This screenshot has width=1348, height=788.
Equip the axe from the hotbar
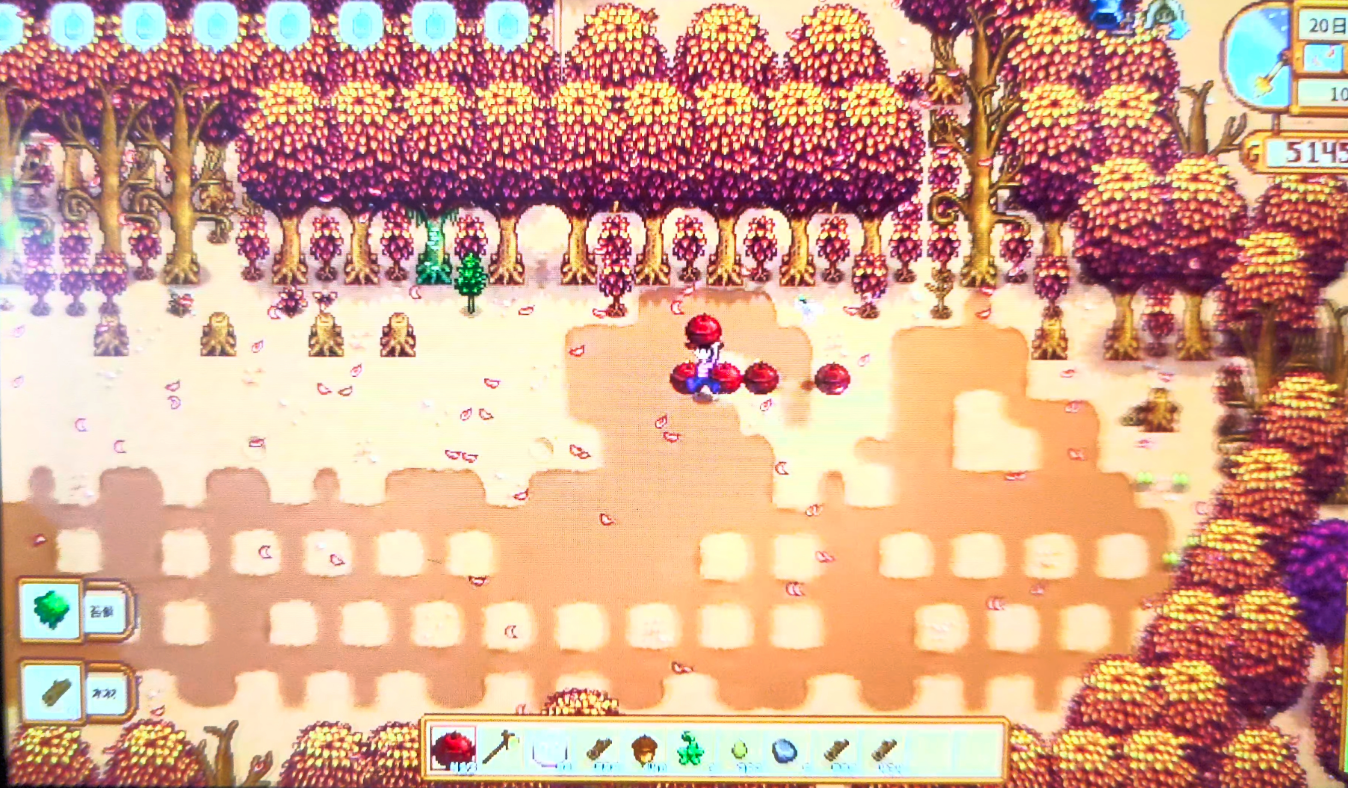pos(499,748)
